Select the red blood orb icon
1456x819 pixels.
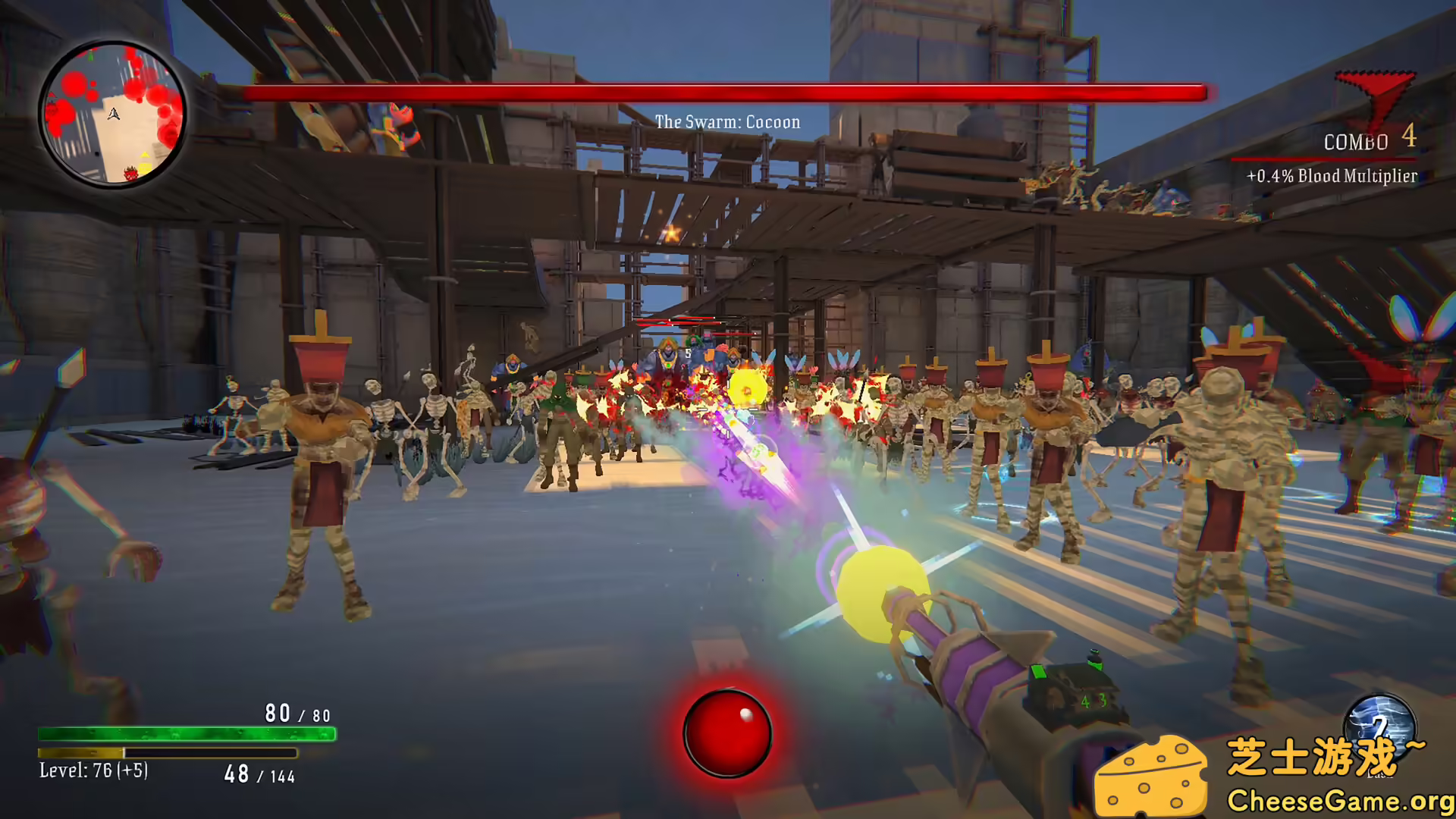point(726,733)
